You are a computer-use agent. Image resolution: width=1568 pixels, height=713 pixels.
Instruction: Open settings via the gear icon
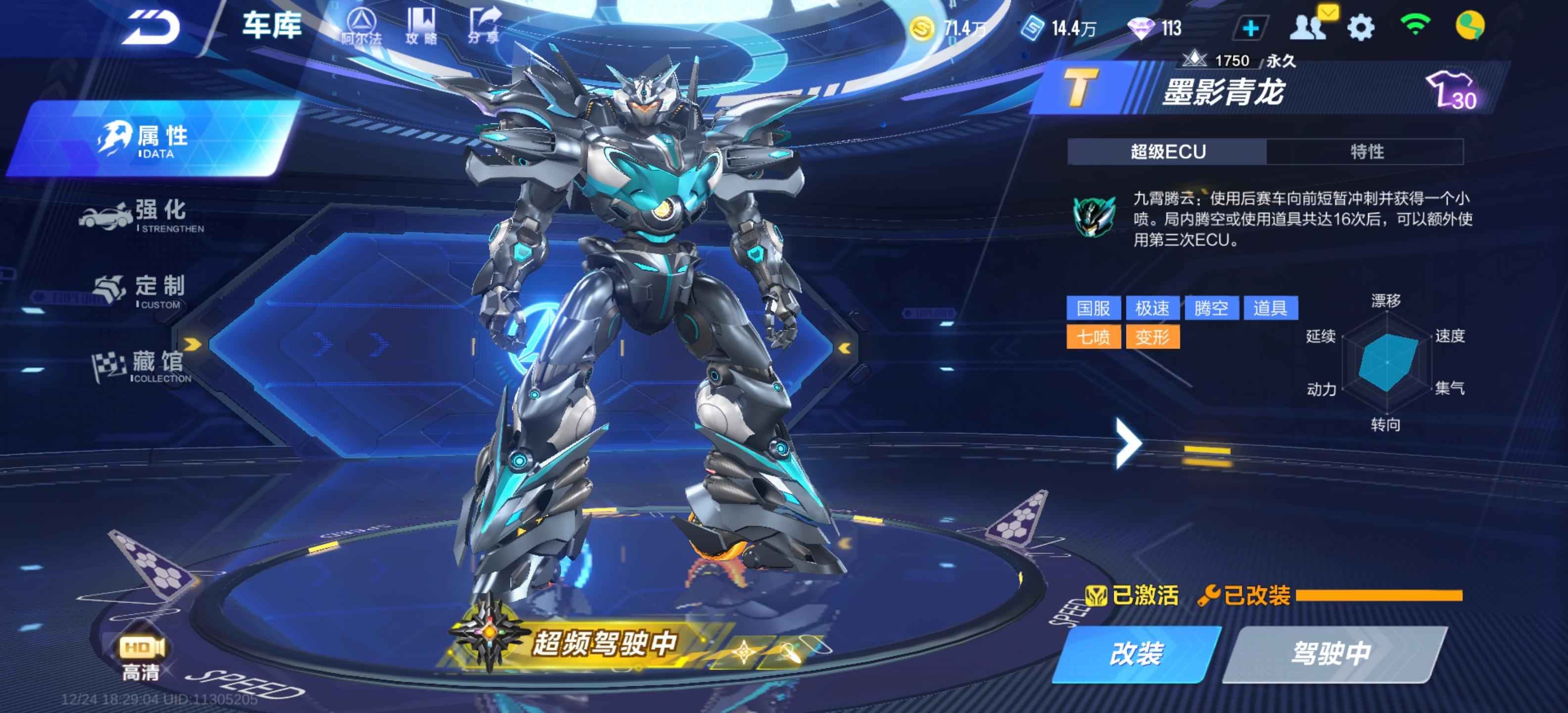(x=1361, y=27)
